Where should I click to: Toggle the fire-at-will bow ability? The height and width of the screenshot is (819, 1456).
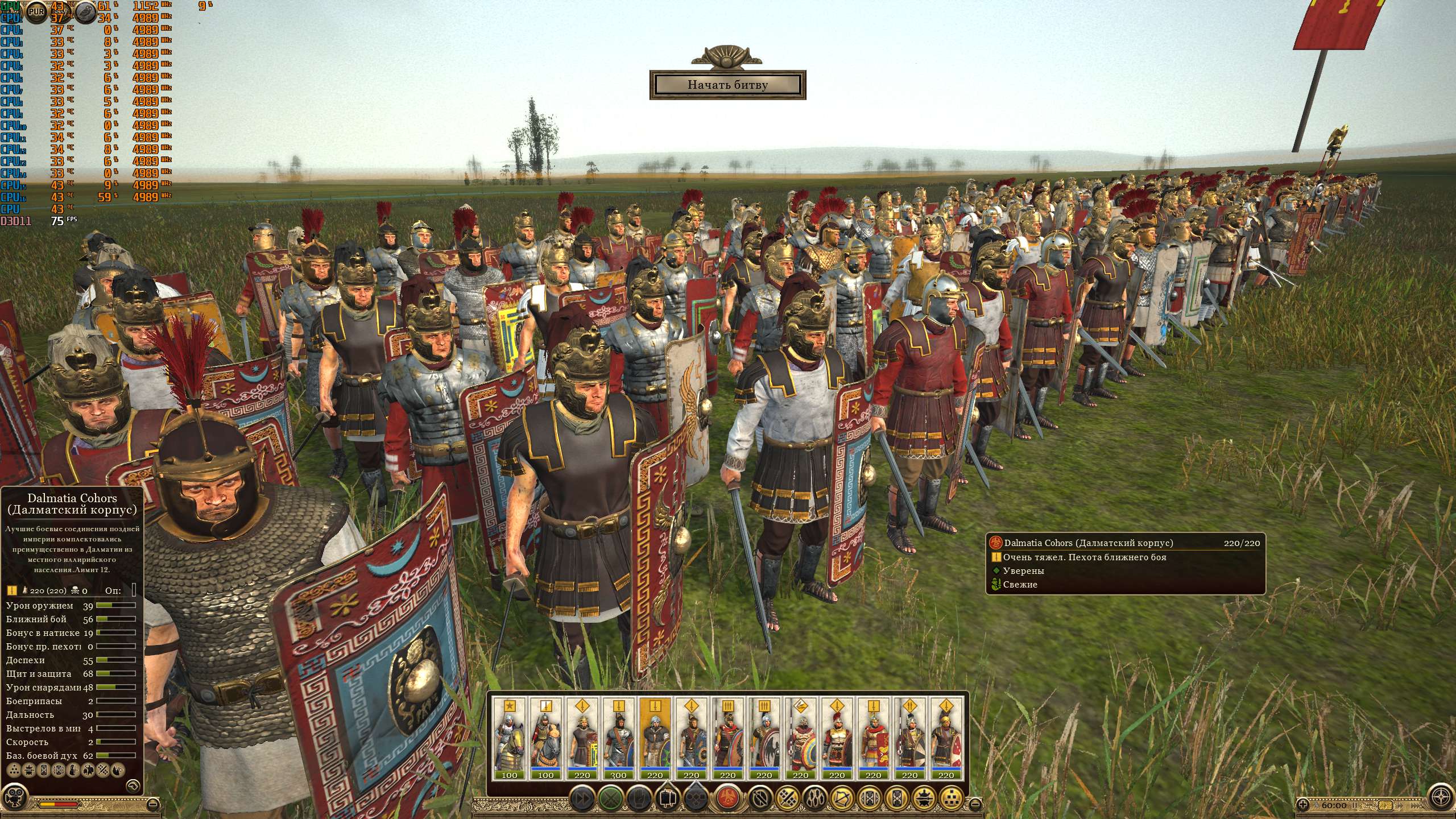pos(842,797)
